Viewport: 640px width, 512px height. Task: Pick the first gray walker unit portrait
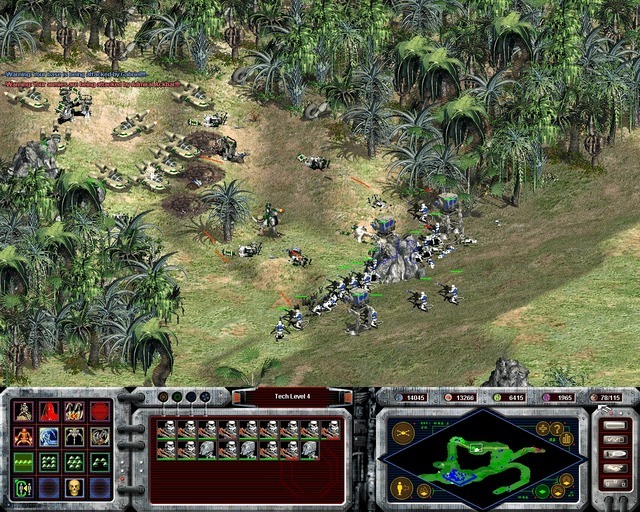click(207, 450)
